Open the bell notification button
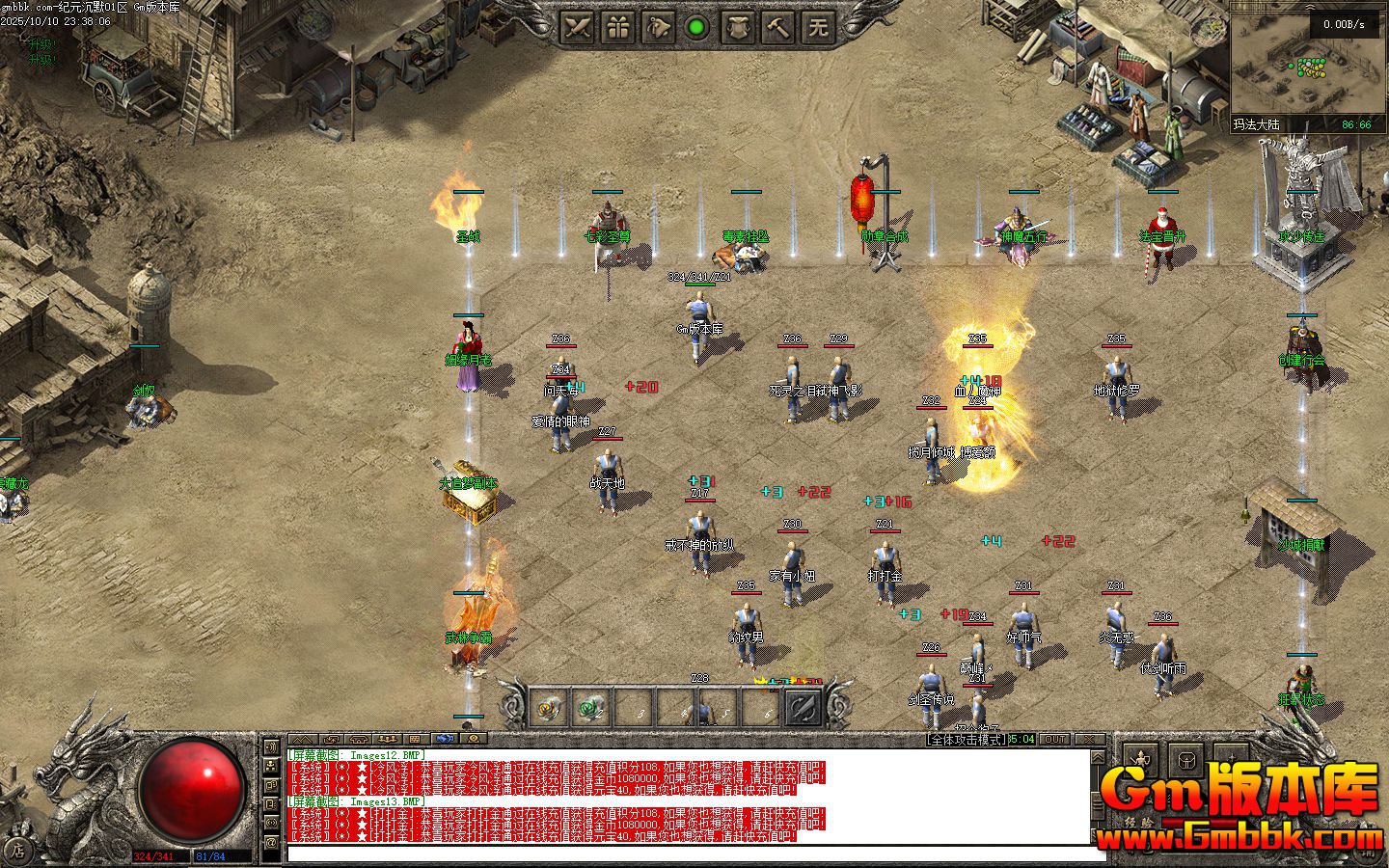This screenshot has width=1389, height=868. pyautogui.click(x=658, y=27)
